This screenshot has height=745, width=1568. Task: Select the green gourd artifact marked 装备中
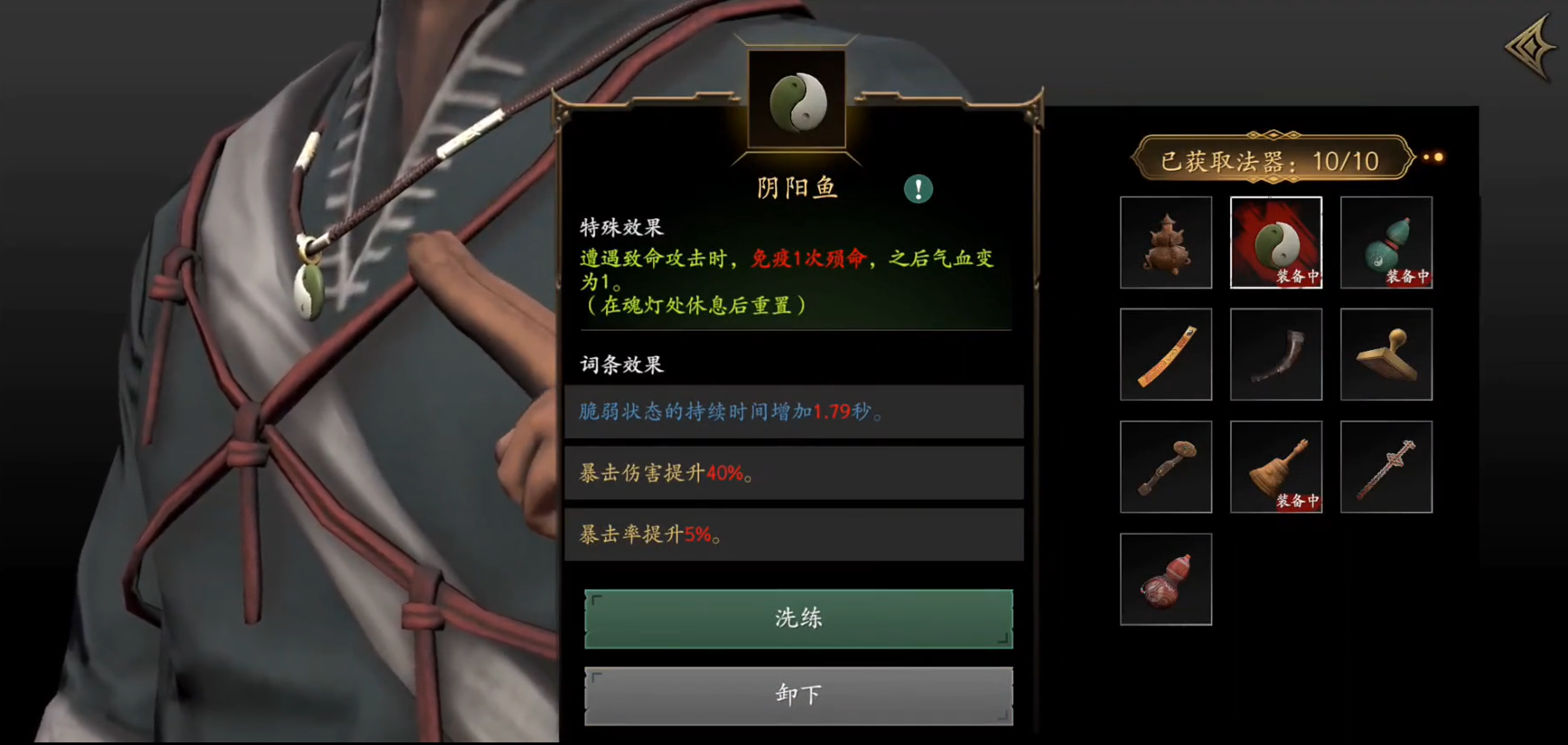click(1386, 243)
